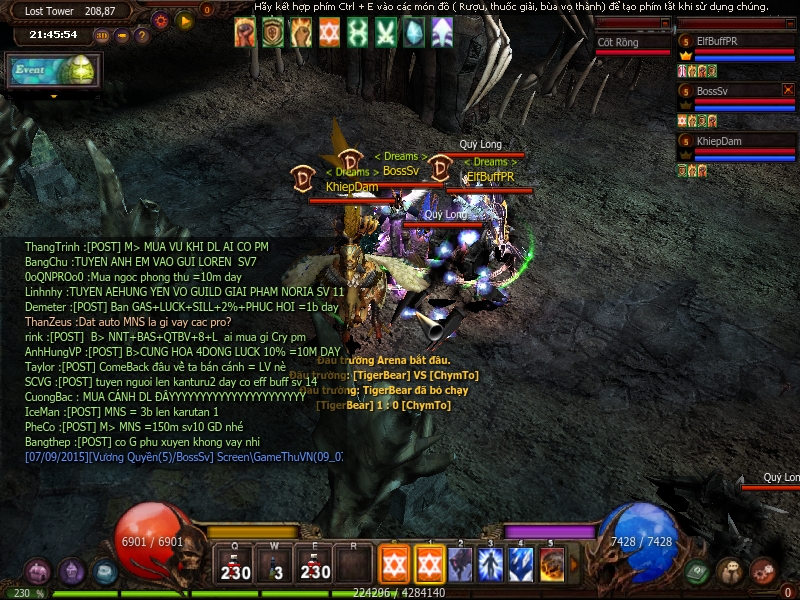Click the raised fist buff icon

click(246, 33)
